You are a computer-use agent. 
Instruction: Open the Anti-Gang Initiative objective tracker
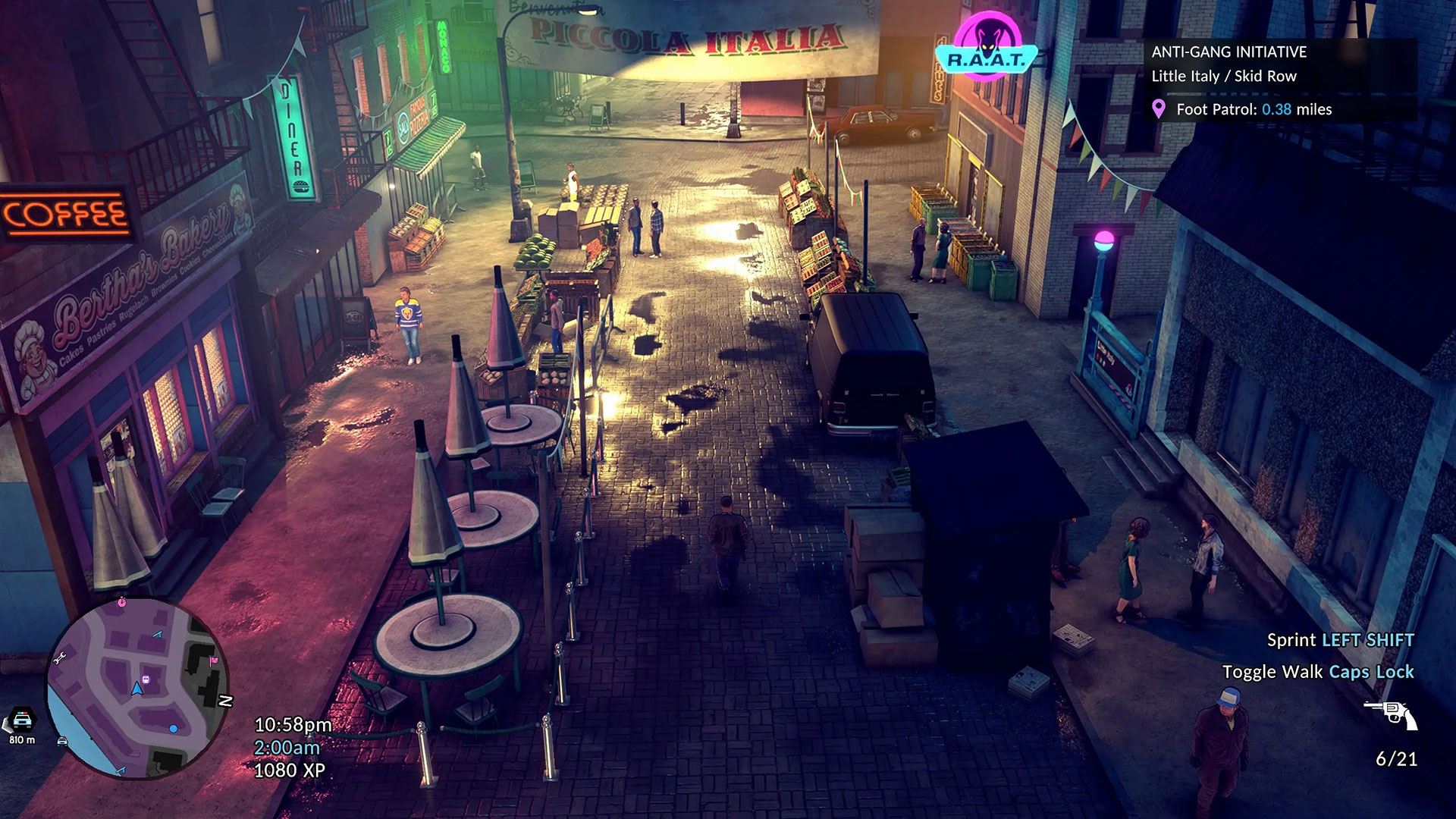coord(1228,52)
